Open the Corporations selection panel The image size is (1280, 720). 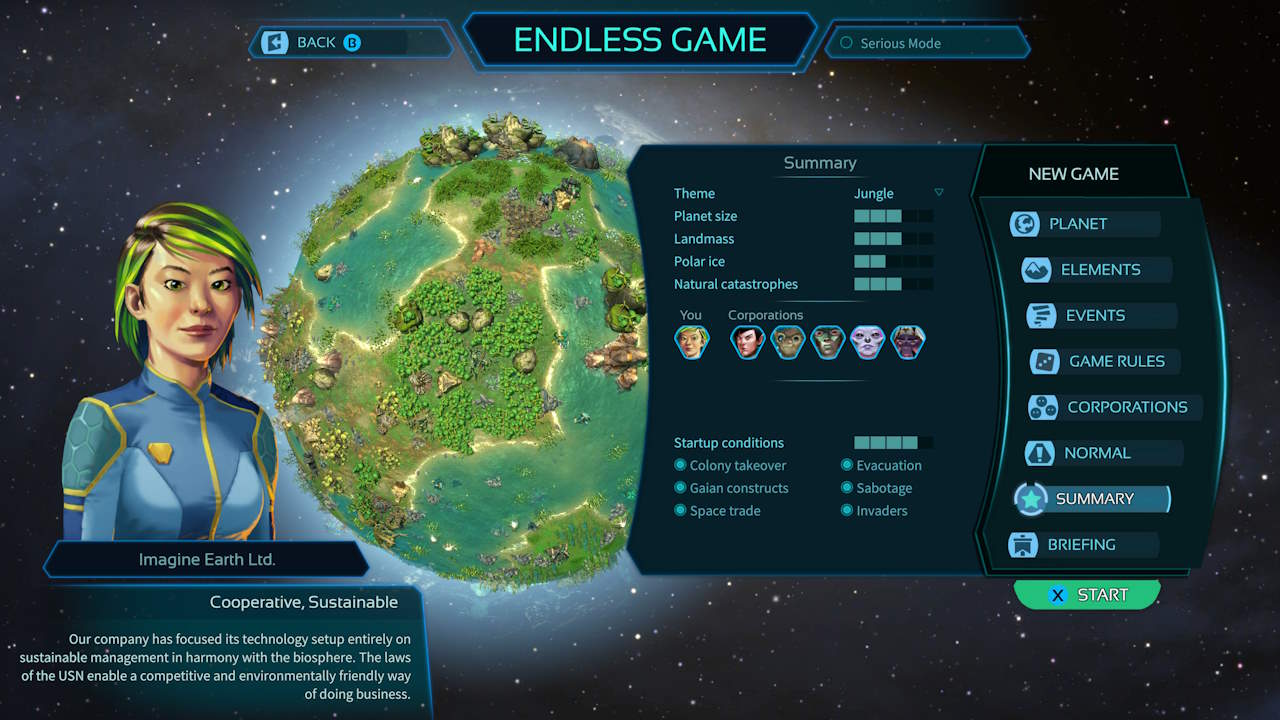click(x=1112, y=407)
